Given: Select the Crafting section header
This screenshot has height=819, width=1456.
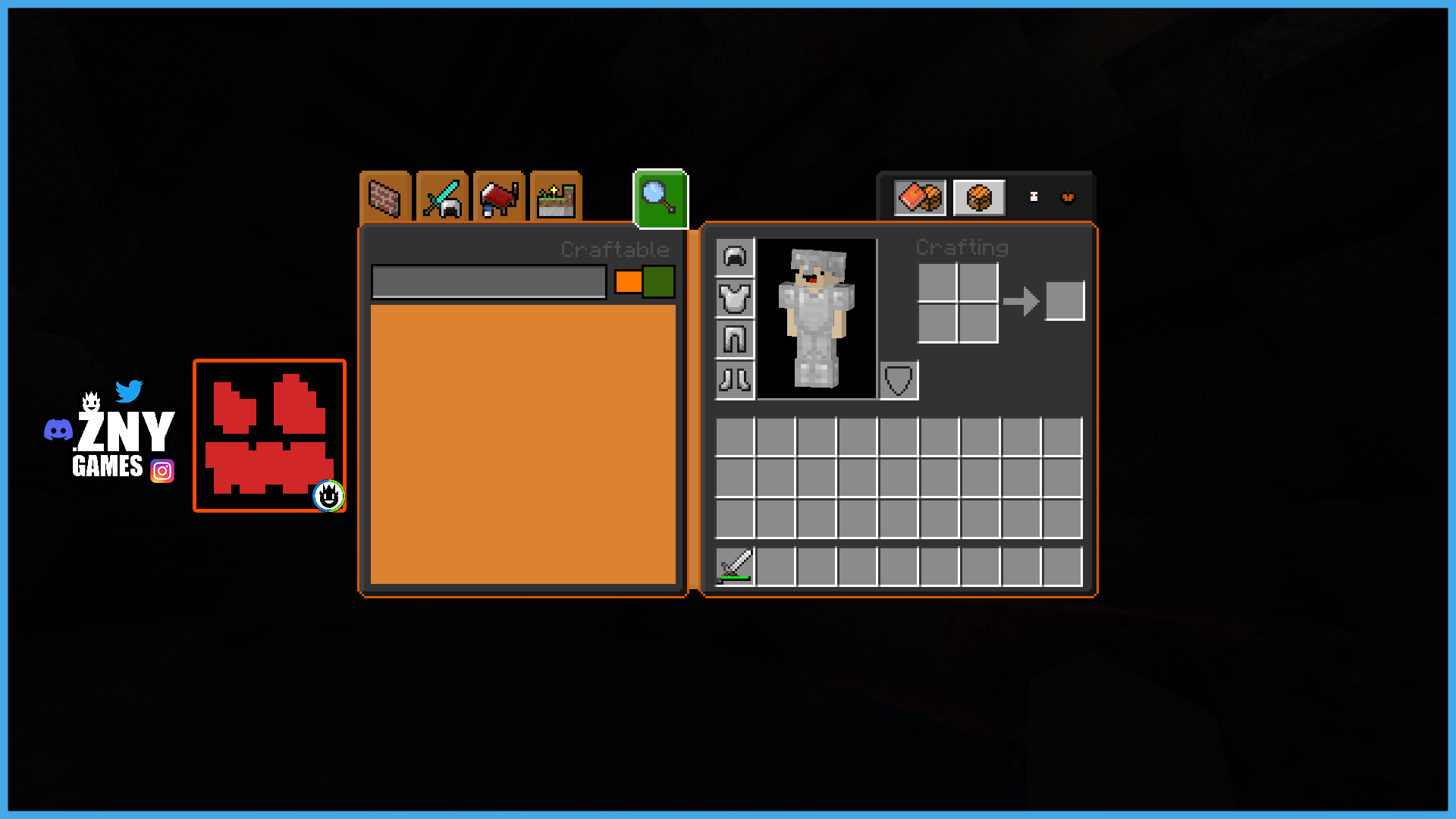Looking at the screenshot, I should 962,248.
